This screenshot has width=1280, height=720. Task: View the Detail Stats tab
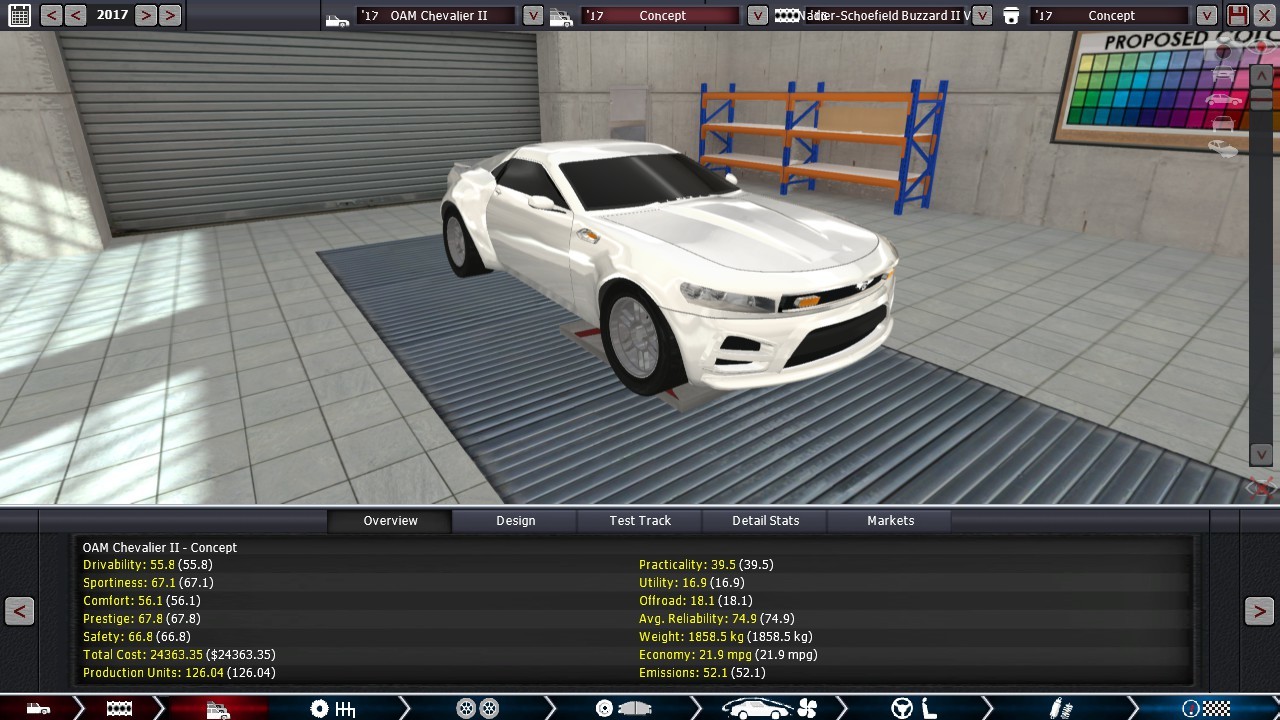[765, 520]
